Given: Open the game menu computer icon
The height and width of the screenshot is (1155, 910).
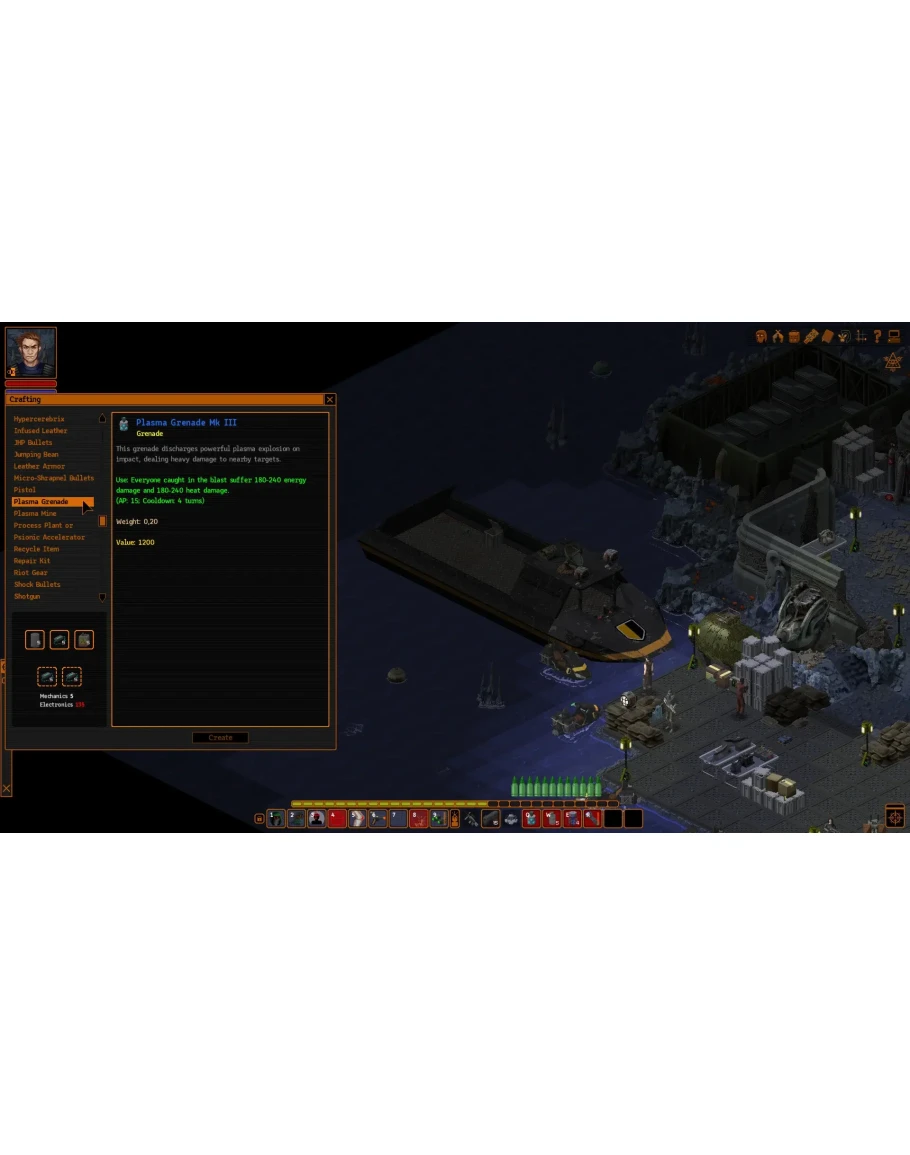Looking at the screenshot, I should click(x=894, y=337).
